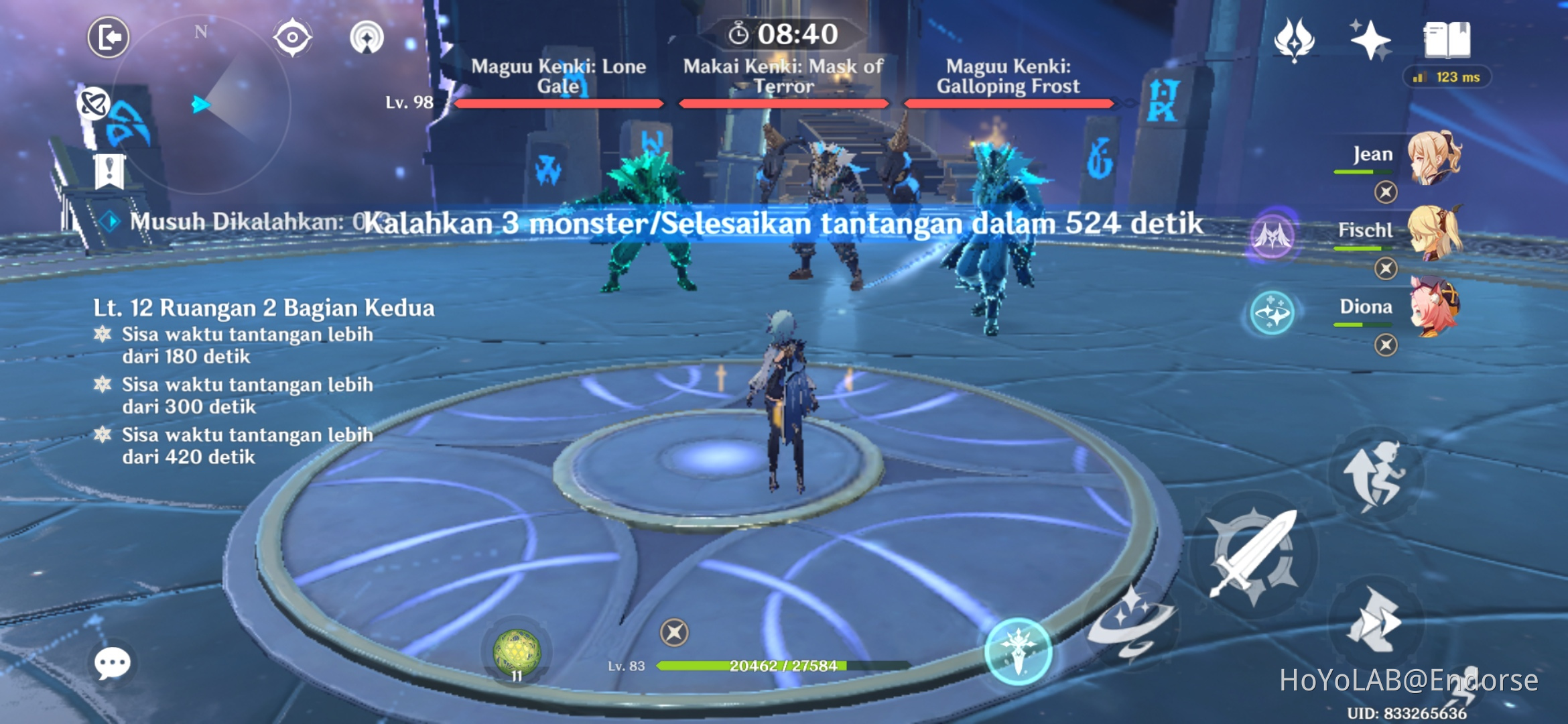Screen dimensions: 1568x724
Task: Tap the exclamation banner flag on the left
Action: (109, 173)
